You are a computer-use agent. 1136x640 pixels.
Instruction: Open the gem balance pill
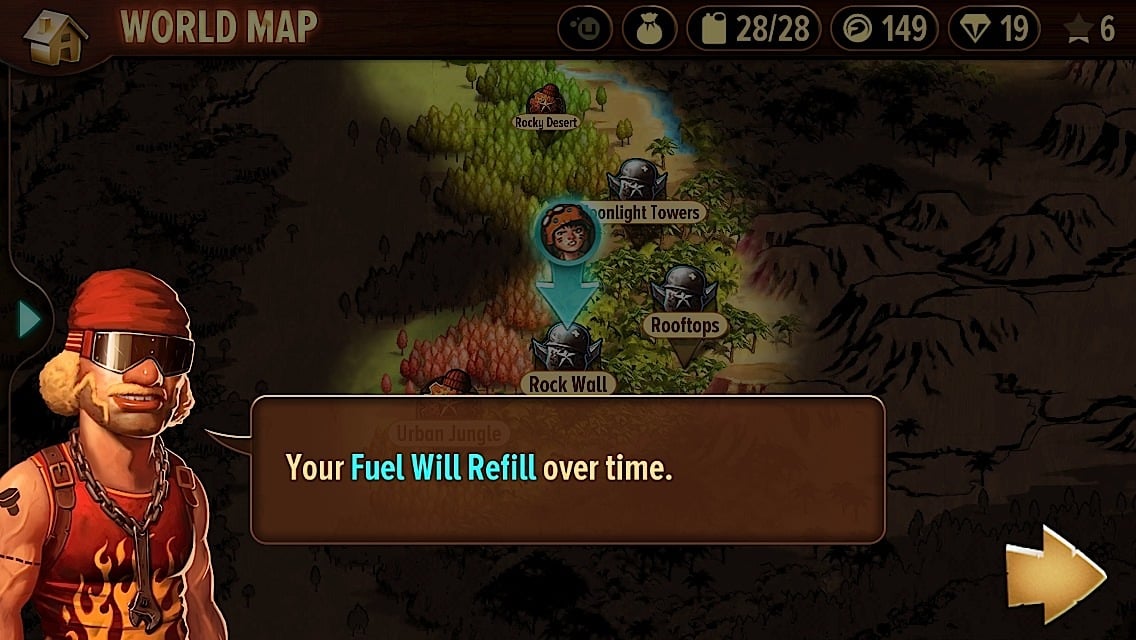coord(993,29)
